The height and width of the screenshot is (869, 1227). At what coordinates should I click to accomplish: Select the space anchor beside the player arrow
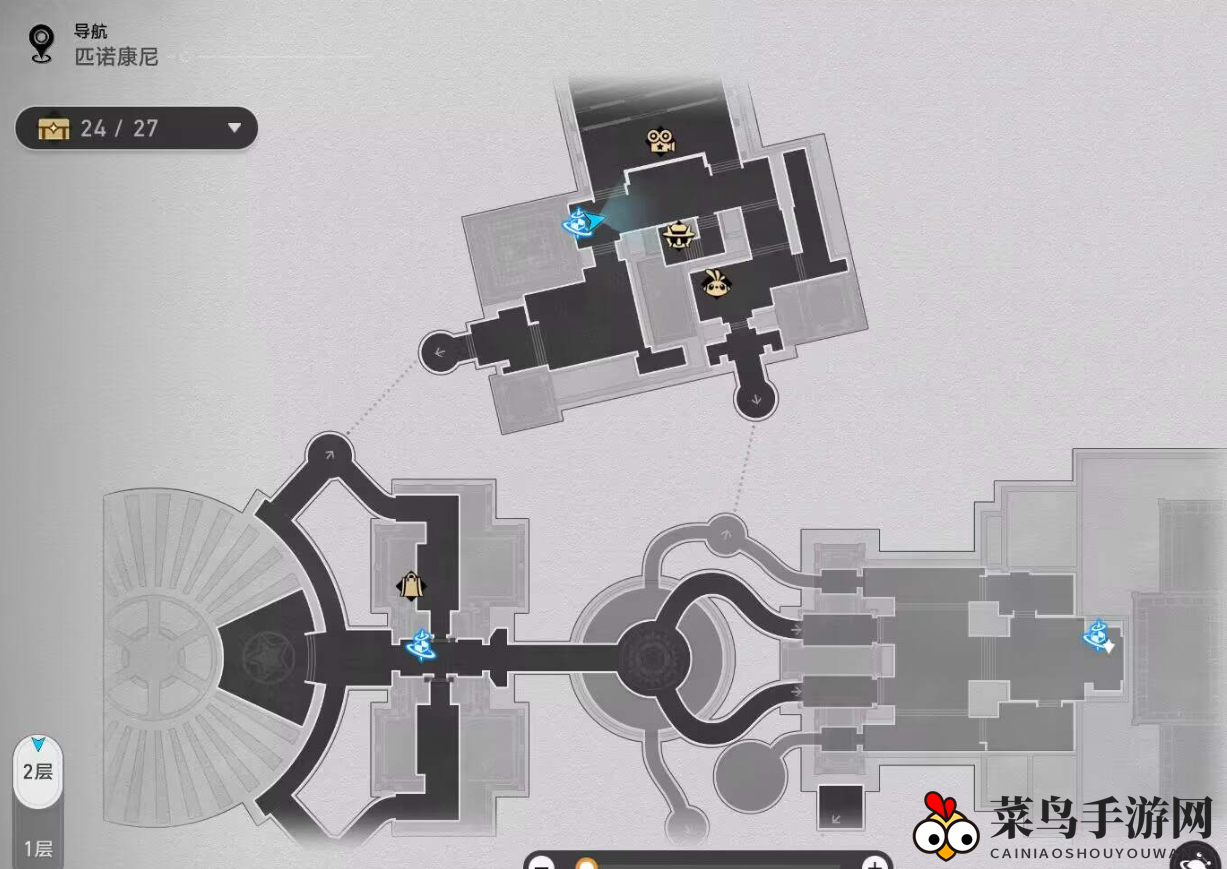tap(578, 223)
